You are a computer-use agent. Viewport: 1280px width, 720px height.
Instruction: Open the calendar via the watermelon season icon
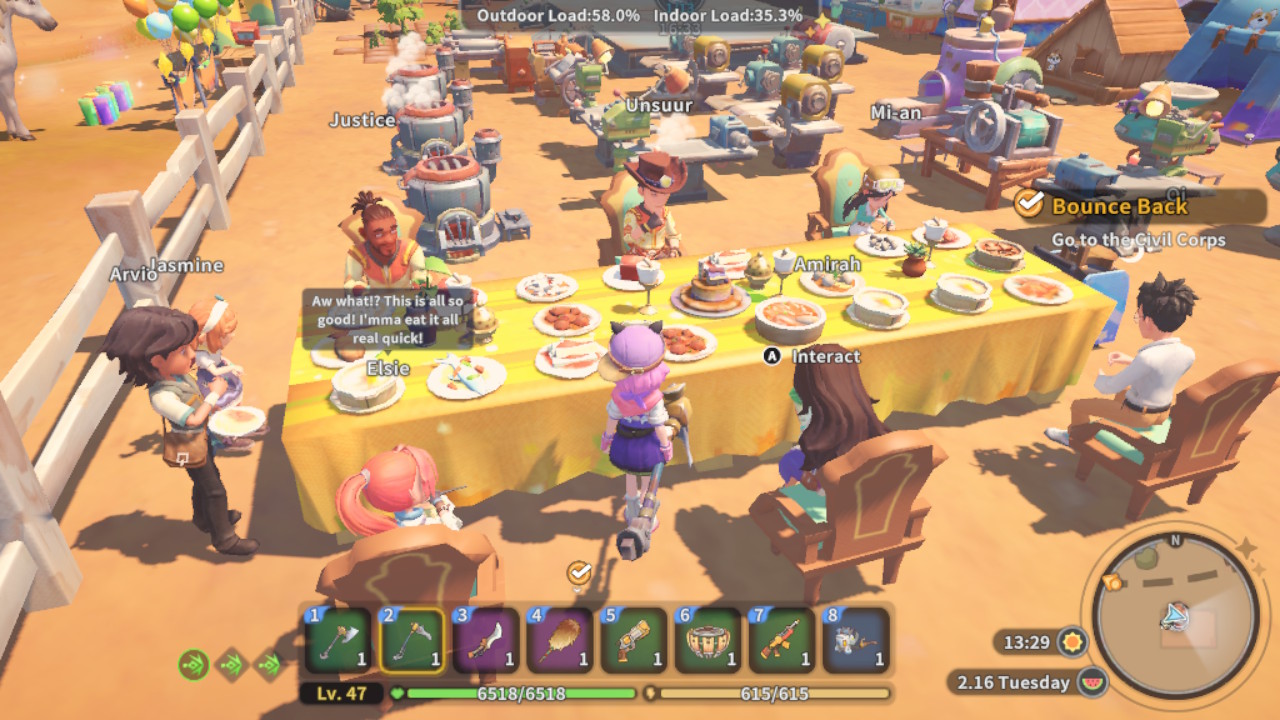click(1094, 683)
